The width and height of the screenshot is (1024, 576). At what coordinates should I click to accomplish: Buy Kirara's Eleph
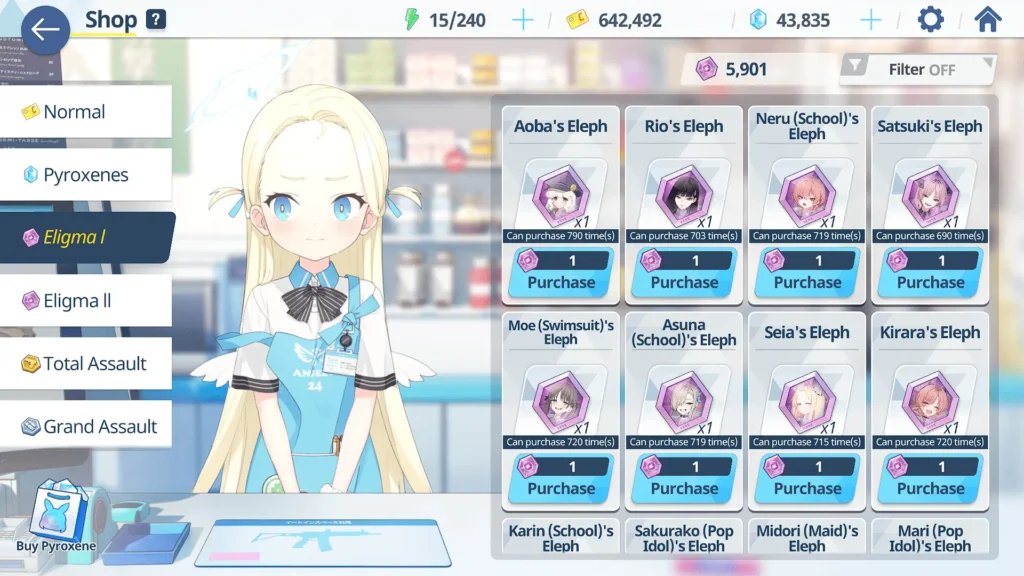click(930, 479)
